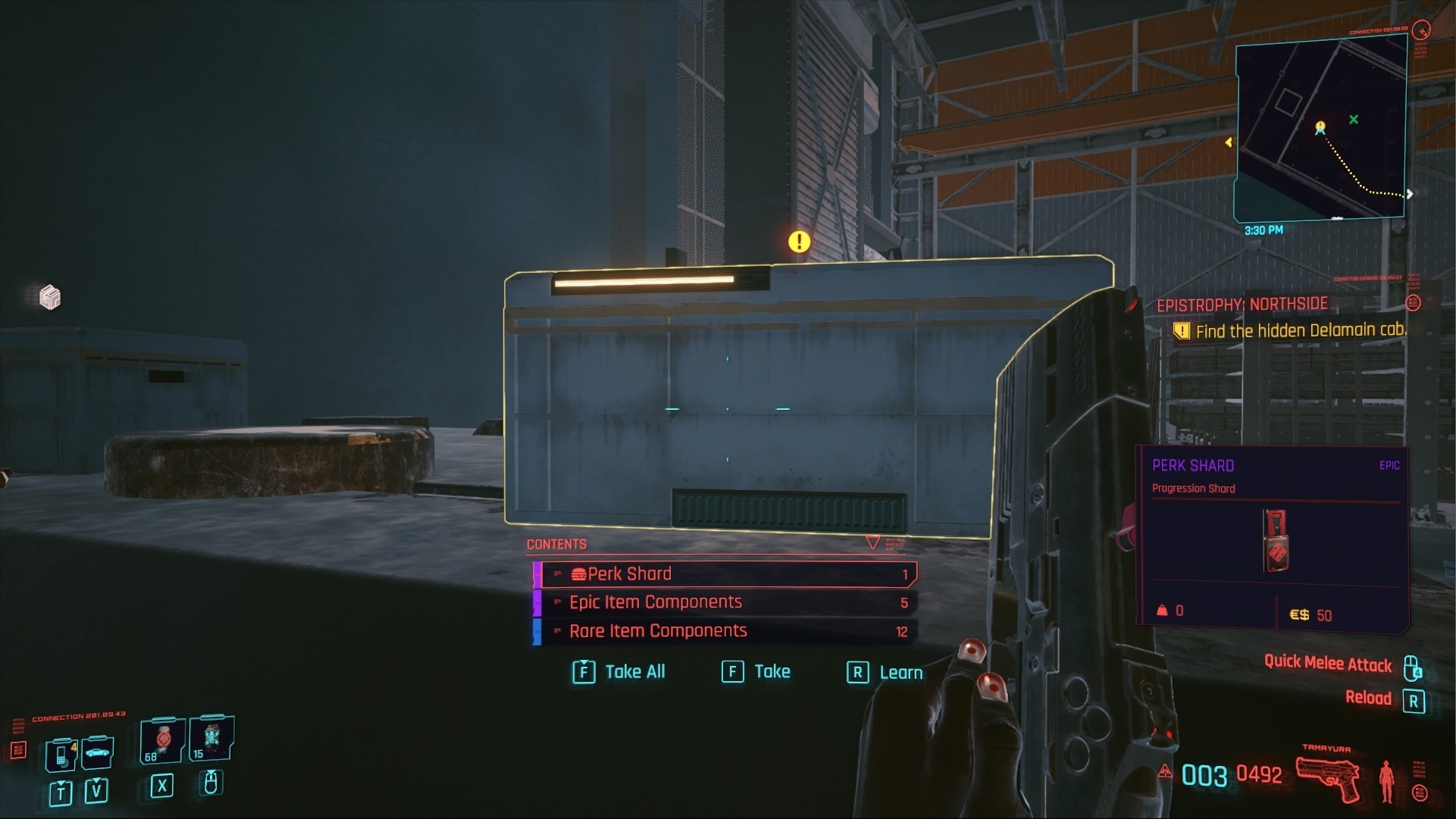Click the CONTENTS header label

pyautogui.click(x=556, y=544)
